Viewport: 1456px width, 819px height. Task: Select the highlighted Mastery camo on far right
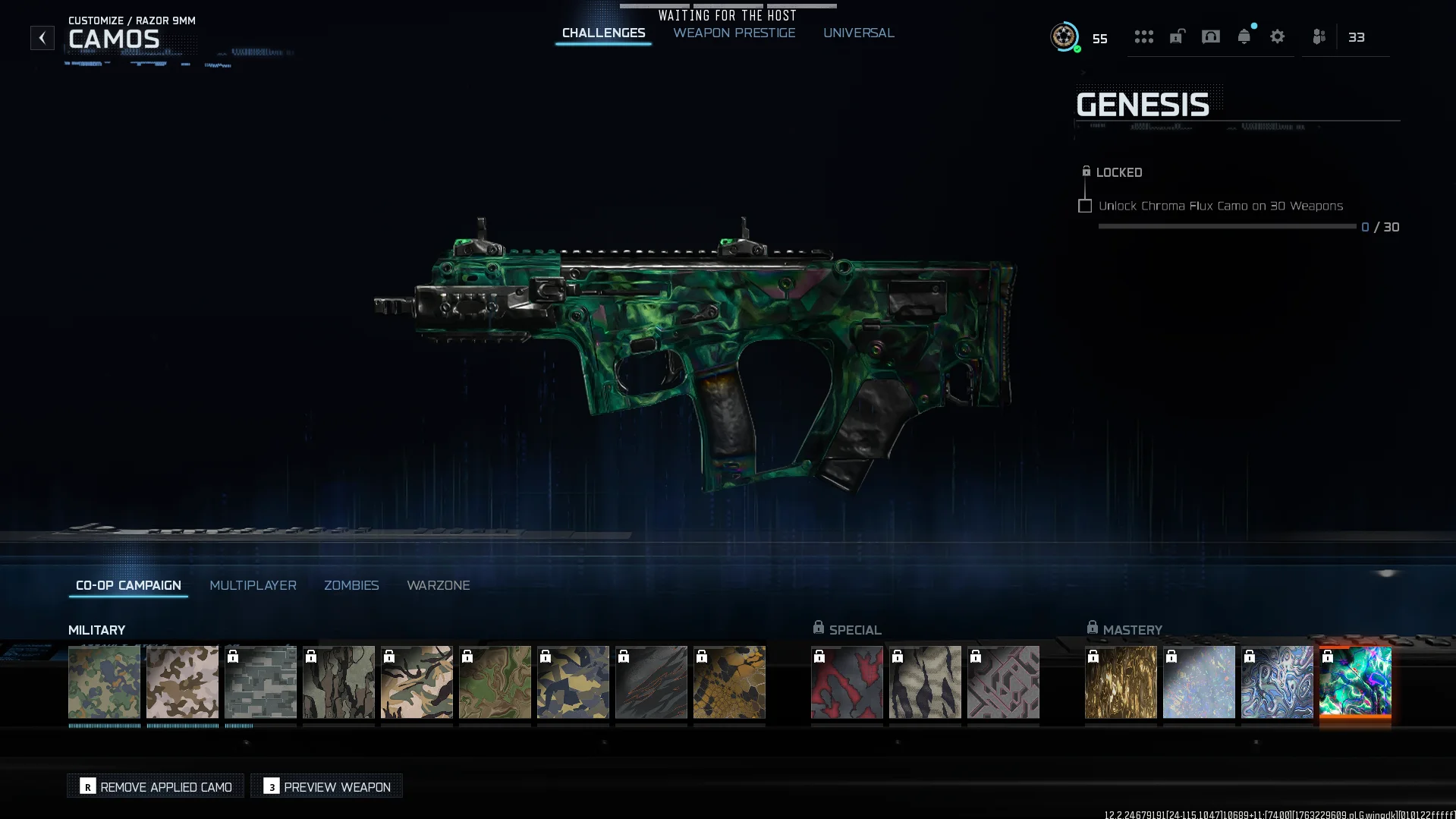(x=1355, y=682)
